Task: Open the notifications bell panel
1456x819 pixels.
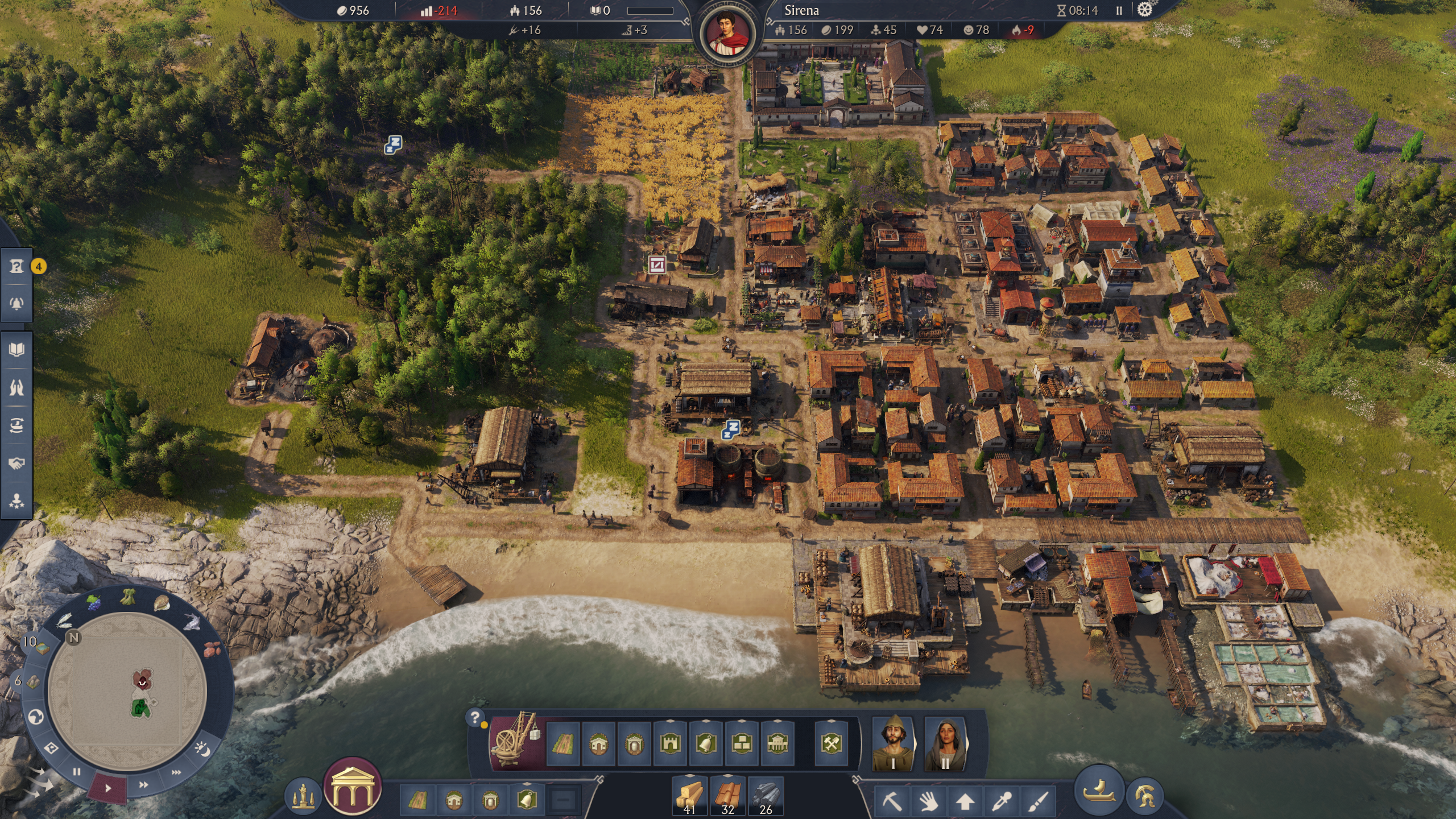Action: click(x=16, y=303)
